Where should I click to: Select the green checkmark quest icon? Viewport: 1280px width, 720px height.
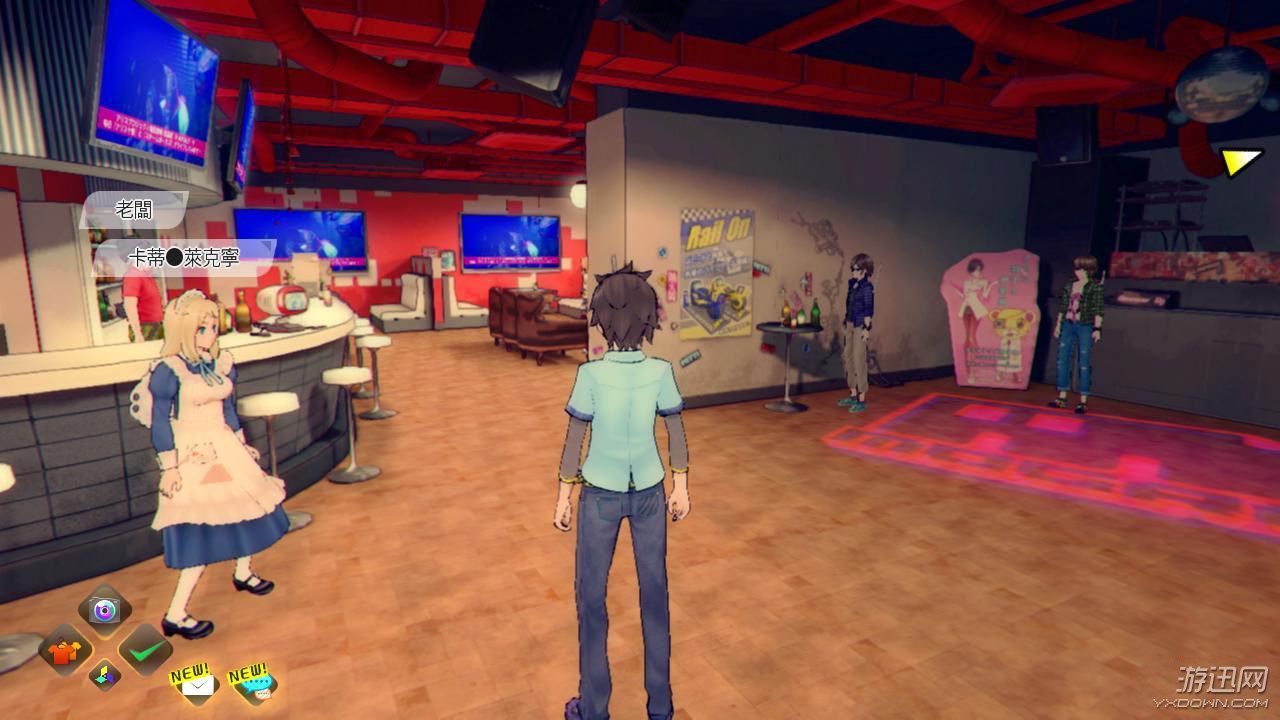click(x=148, y=652)
